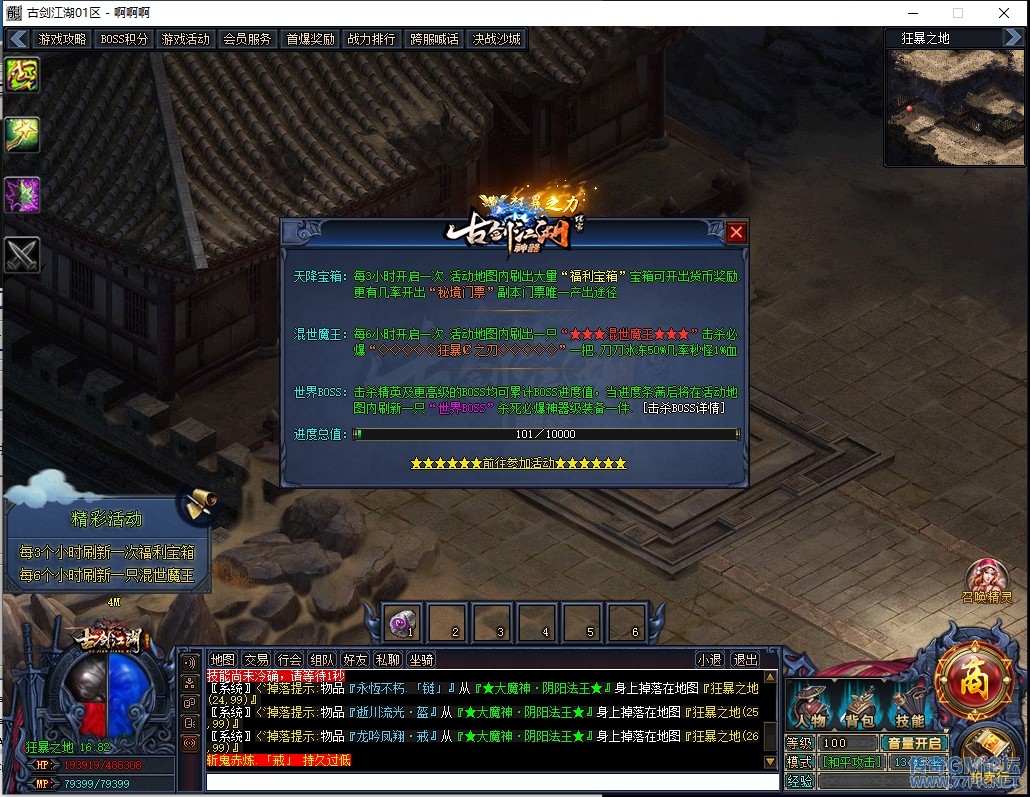
Task: Show the 战力排行 ranking
Action: pos(371,39)
